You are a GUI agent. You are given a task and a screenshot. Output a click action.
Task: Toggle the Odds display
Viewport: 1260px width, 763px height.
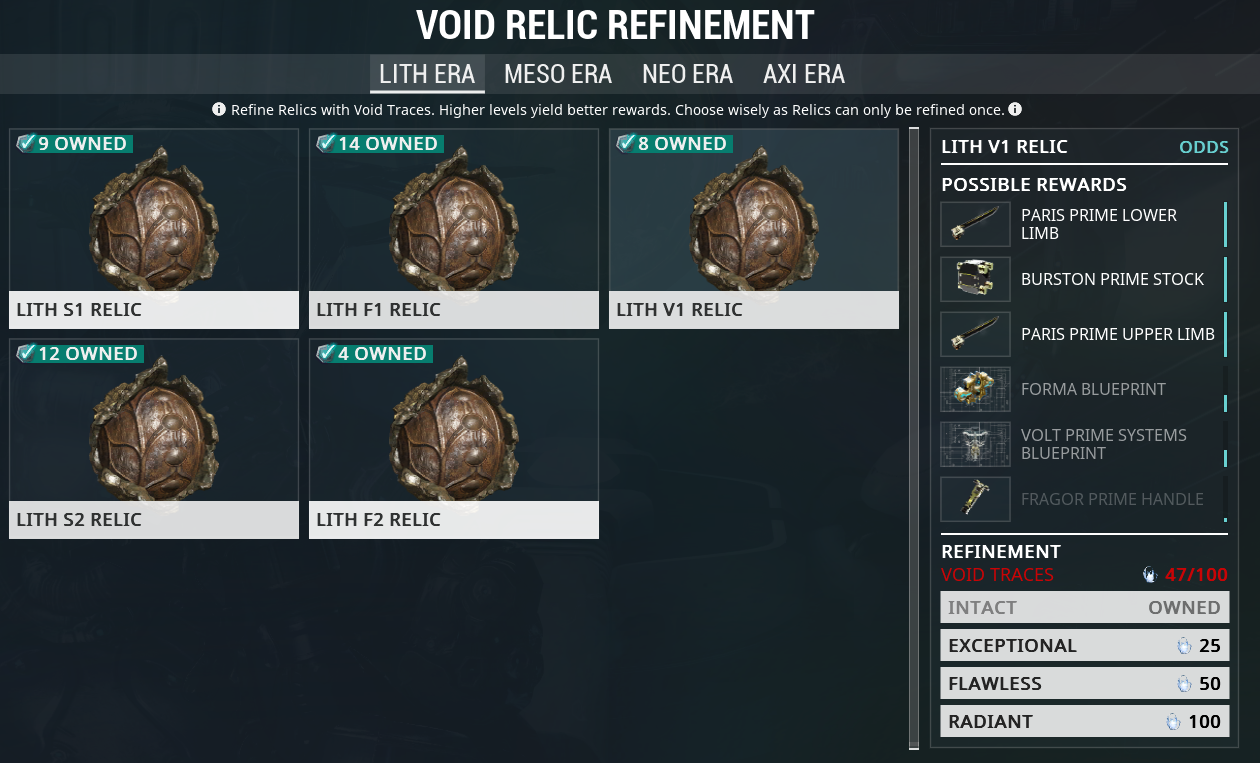pyautogui.click(x=1203, y=147)
